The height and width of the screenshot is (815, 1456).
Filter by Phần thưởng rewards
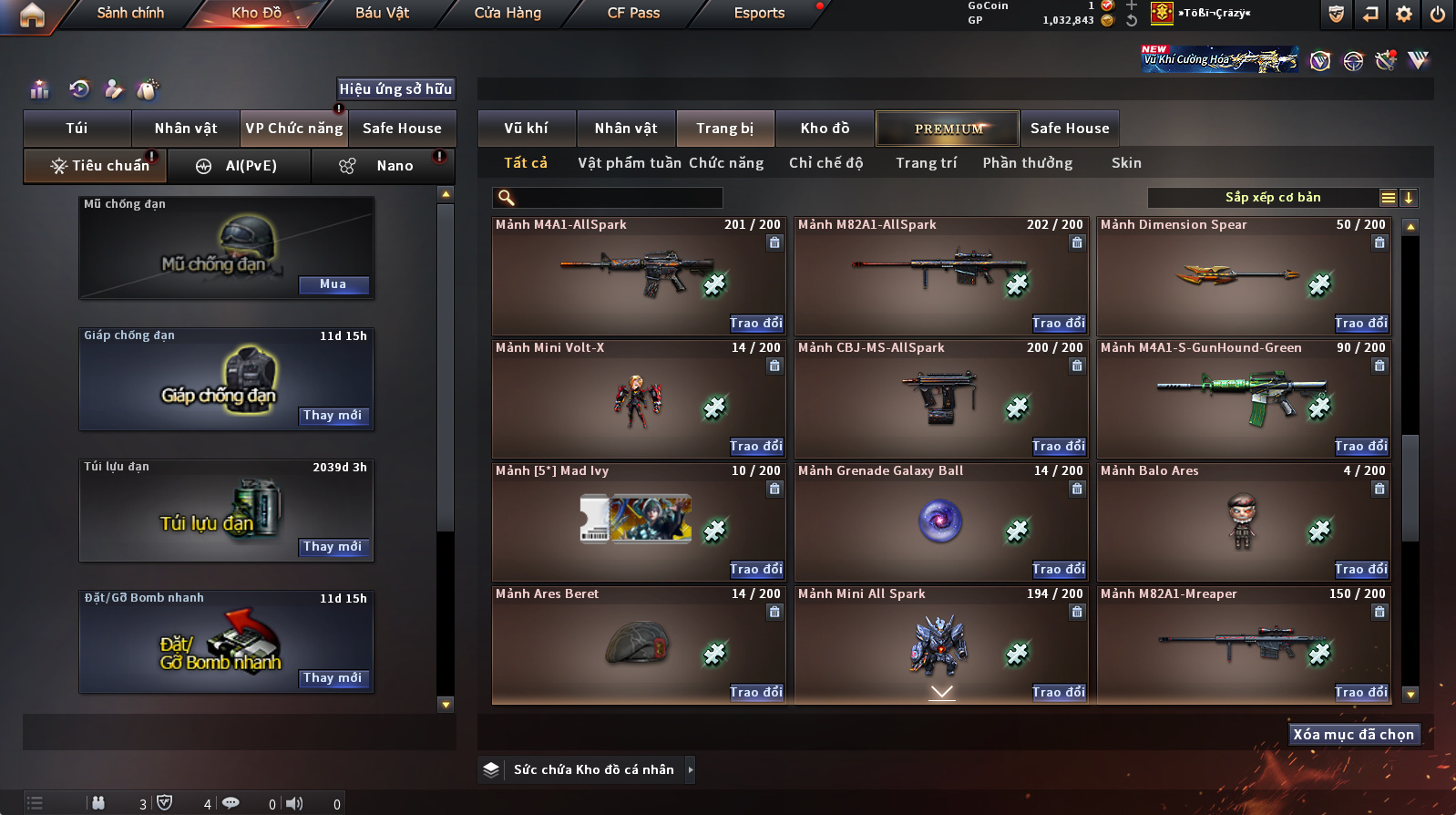[x=1027, y=163]
